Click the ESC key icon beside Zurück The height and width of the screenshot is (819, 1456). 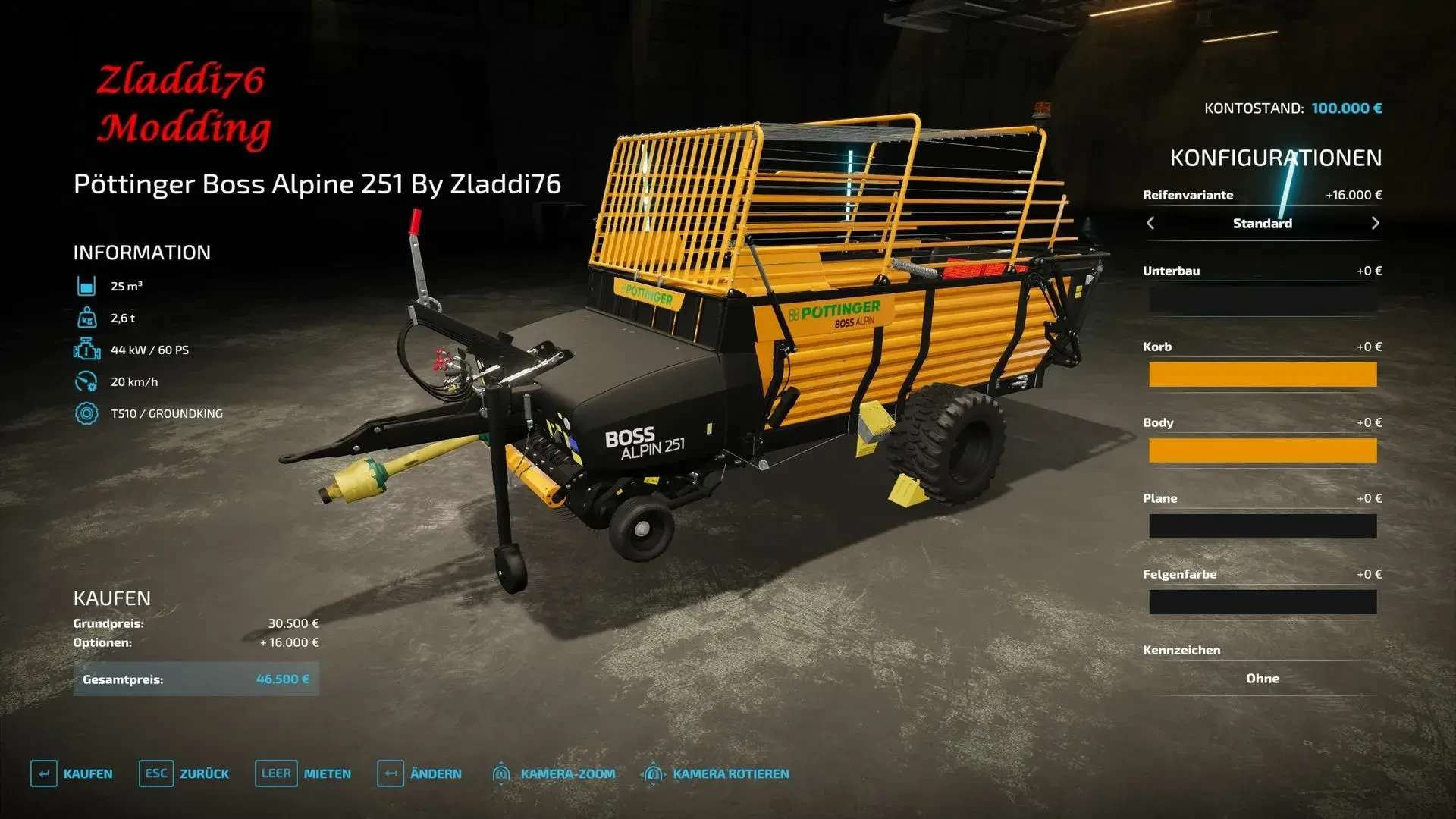pos(156,773)
